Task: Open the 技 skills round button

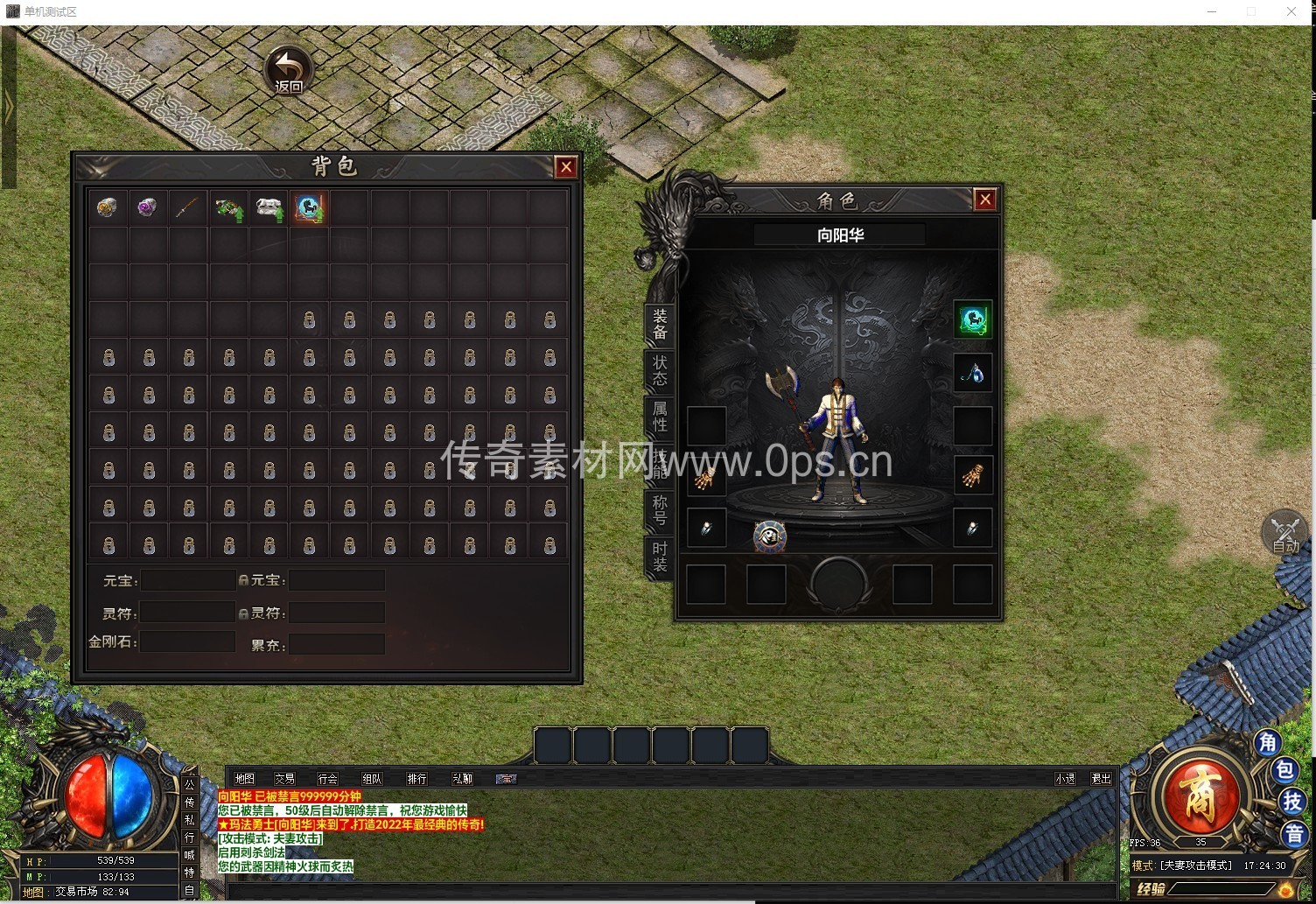Action: pyautogui.click(x=1292, y=802)
